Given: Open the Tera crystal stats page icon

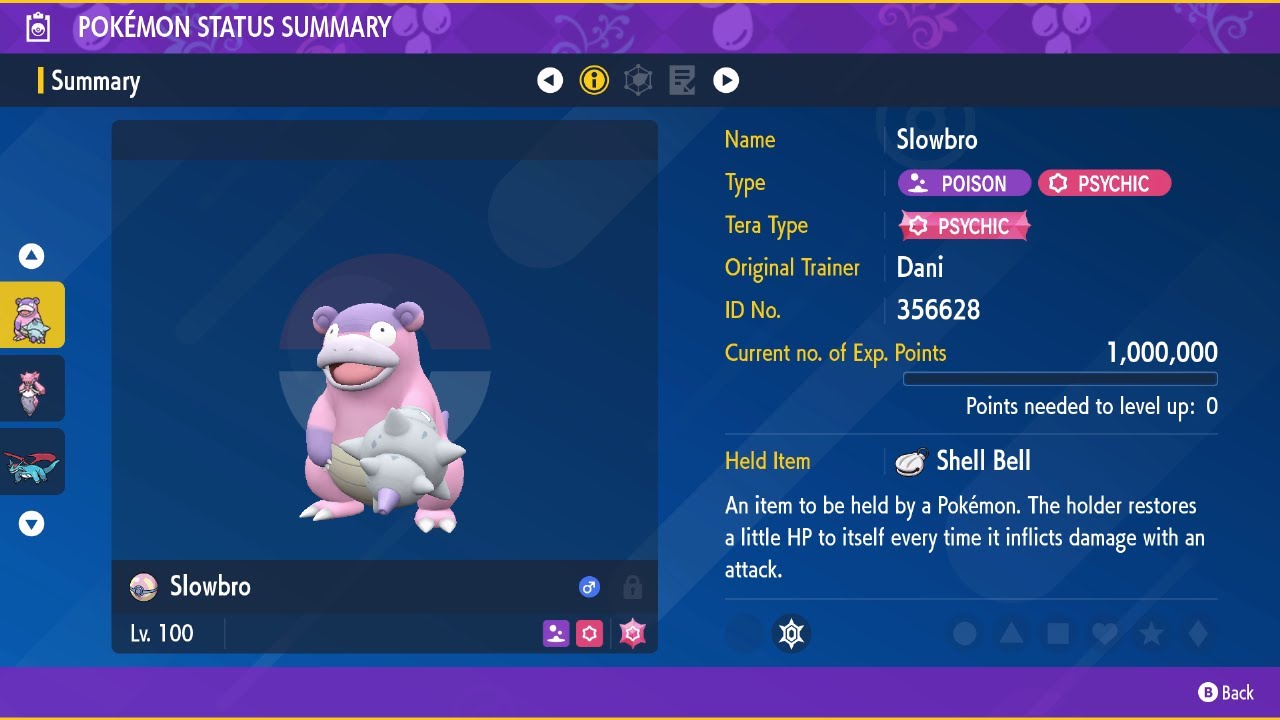Looking at the screenshot, I should tap(638, 80).
